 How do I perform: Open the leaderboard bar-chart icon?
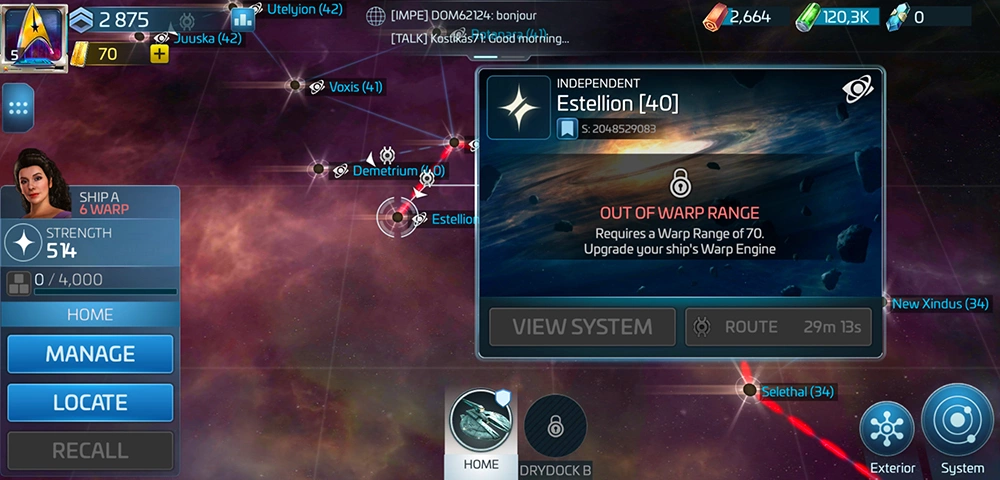(x=243, y=19)
